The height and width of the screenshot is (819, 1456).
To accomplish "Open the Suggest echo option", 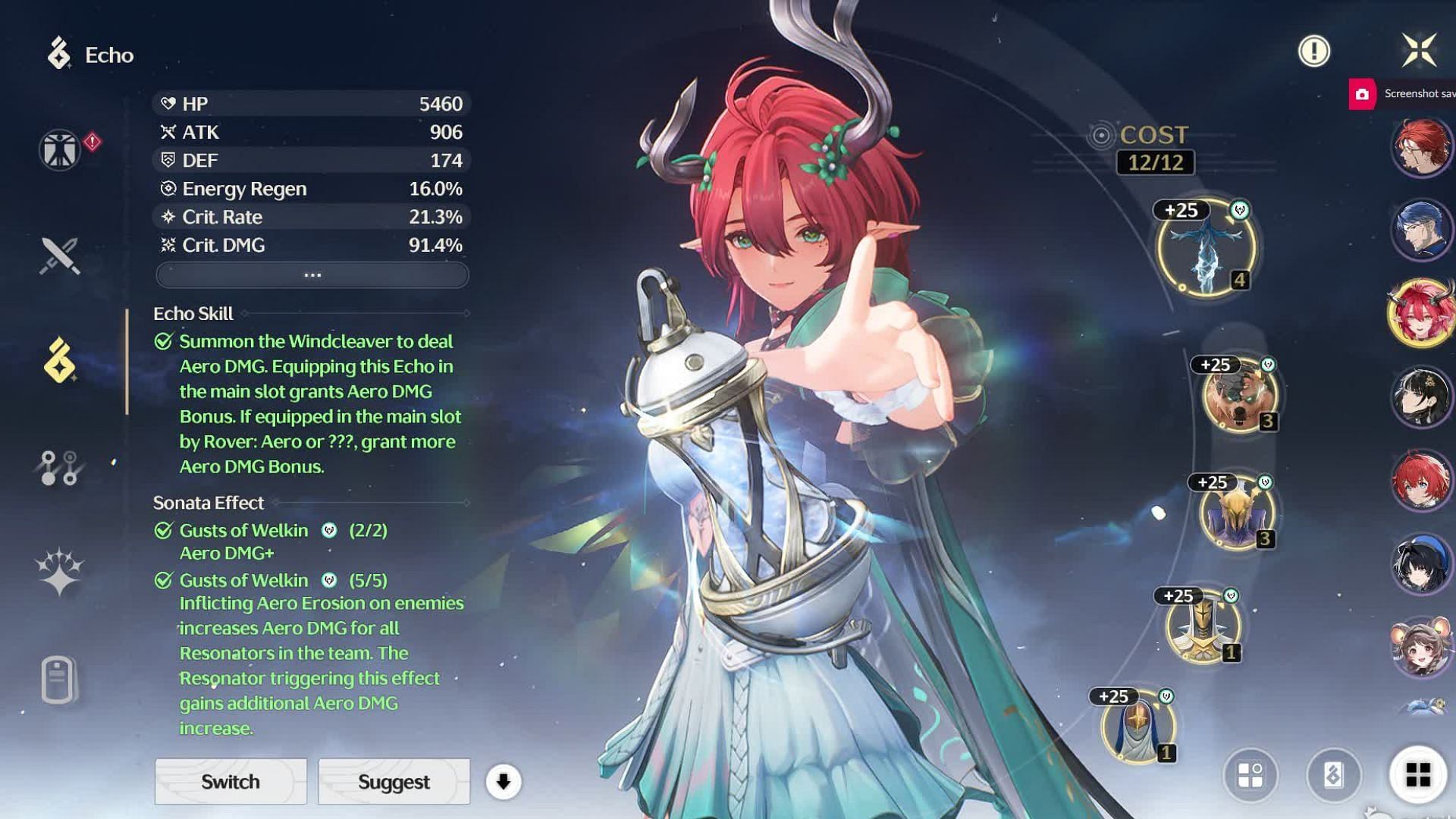I will [x=394, y=781].
